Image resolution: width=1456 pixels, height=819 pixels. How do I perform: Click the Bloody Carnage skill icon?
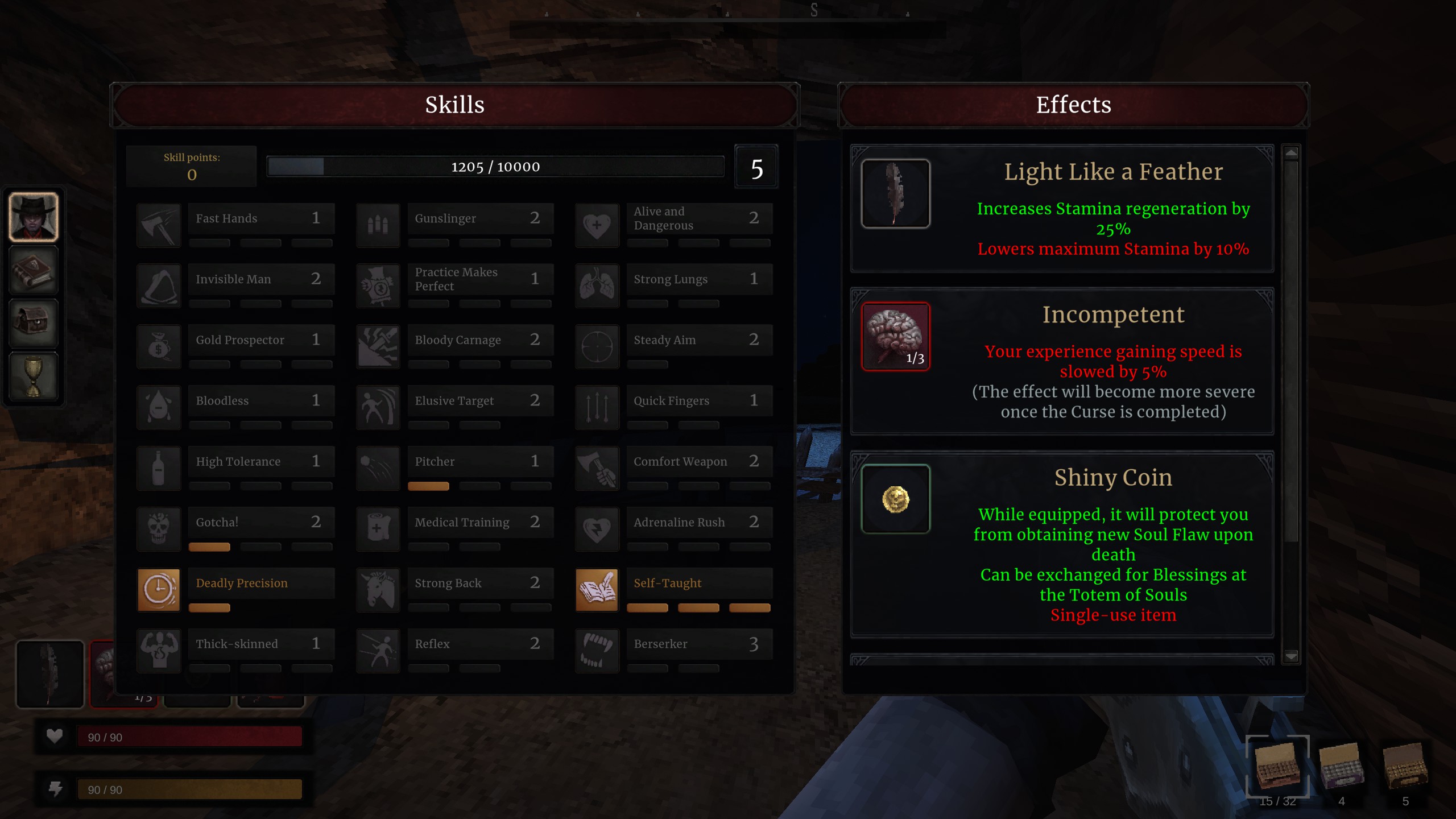378,346
